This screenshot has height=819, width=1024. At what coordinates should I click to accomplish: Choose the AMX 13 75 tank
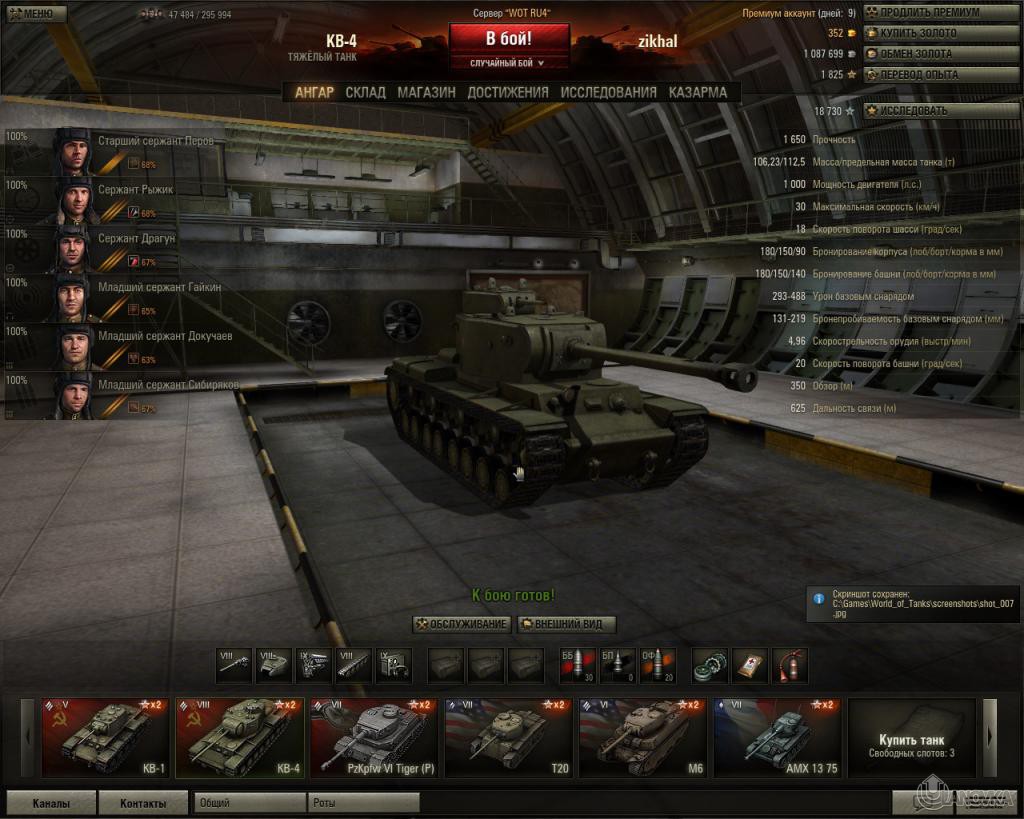pyautogui.click(x=775, y=737)
